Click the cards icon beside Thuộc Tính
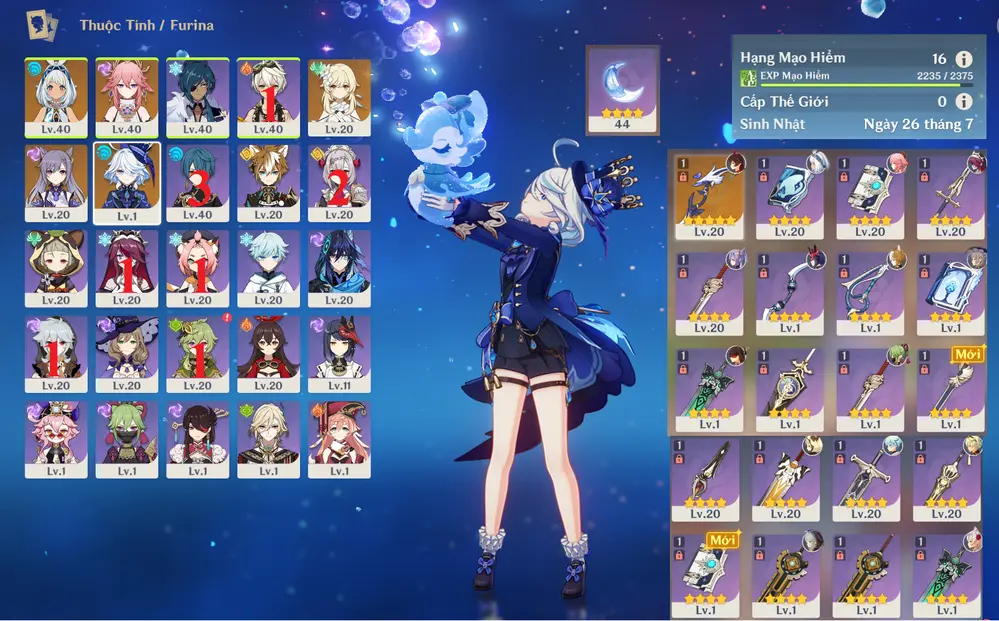 click(x=42, y=24)
